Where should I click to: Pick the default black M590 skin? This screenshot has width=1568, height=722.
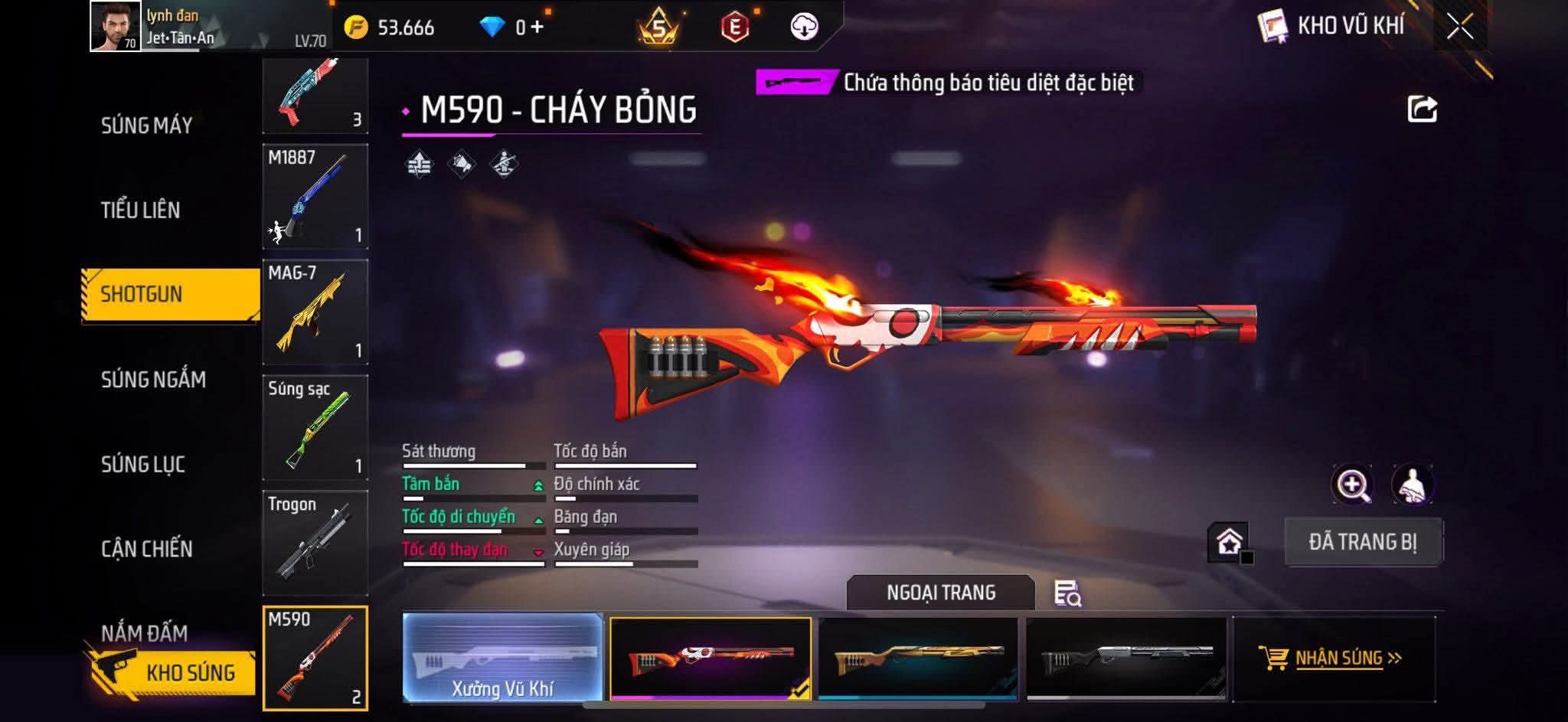[1125, 658]
